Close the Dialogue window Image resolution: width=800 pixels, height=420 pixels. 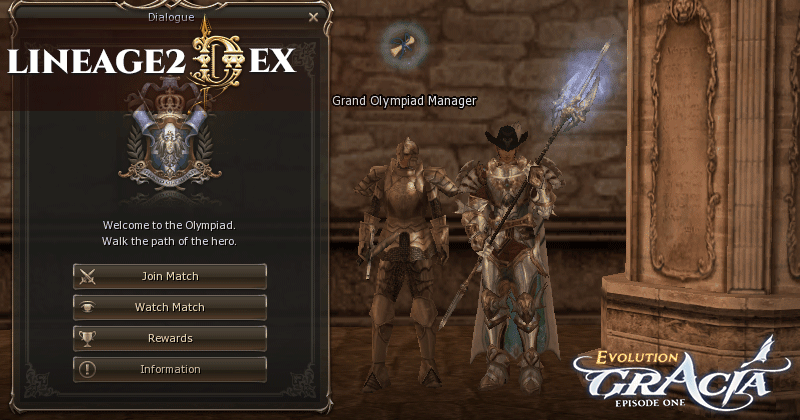coord(313,17)
